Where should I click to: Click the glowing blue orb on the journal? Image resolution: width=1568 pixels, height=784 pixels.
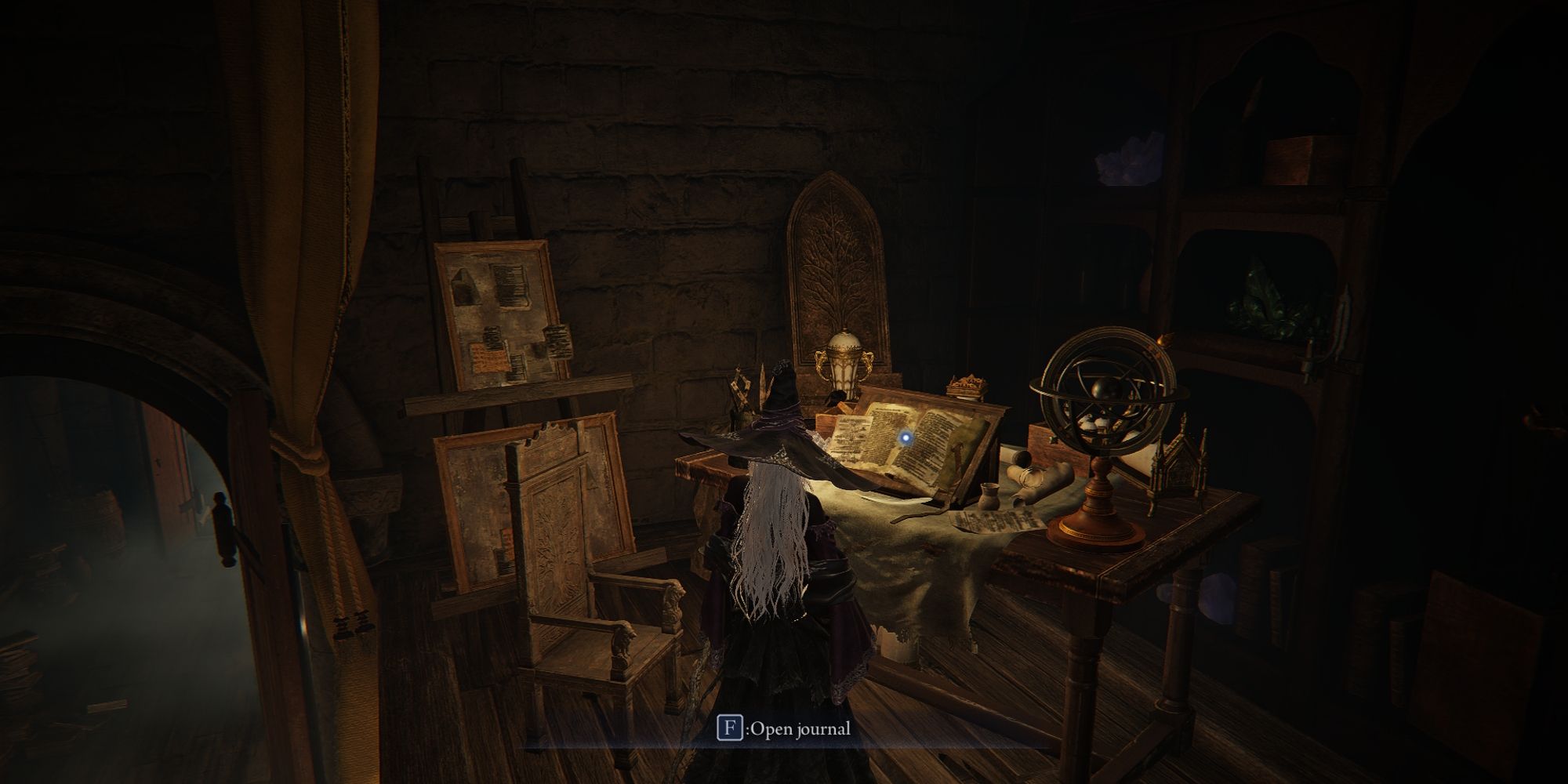[906, 438]
